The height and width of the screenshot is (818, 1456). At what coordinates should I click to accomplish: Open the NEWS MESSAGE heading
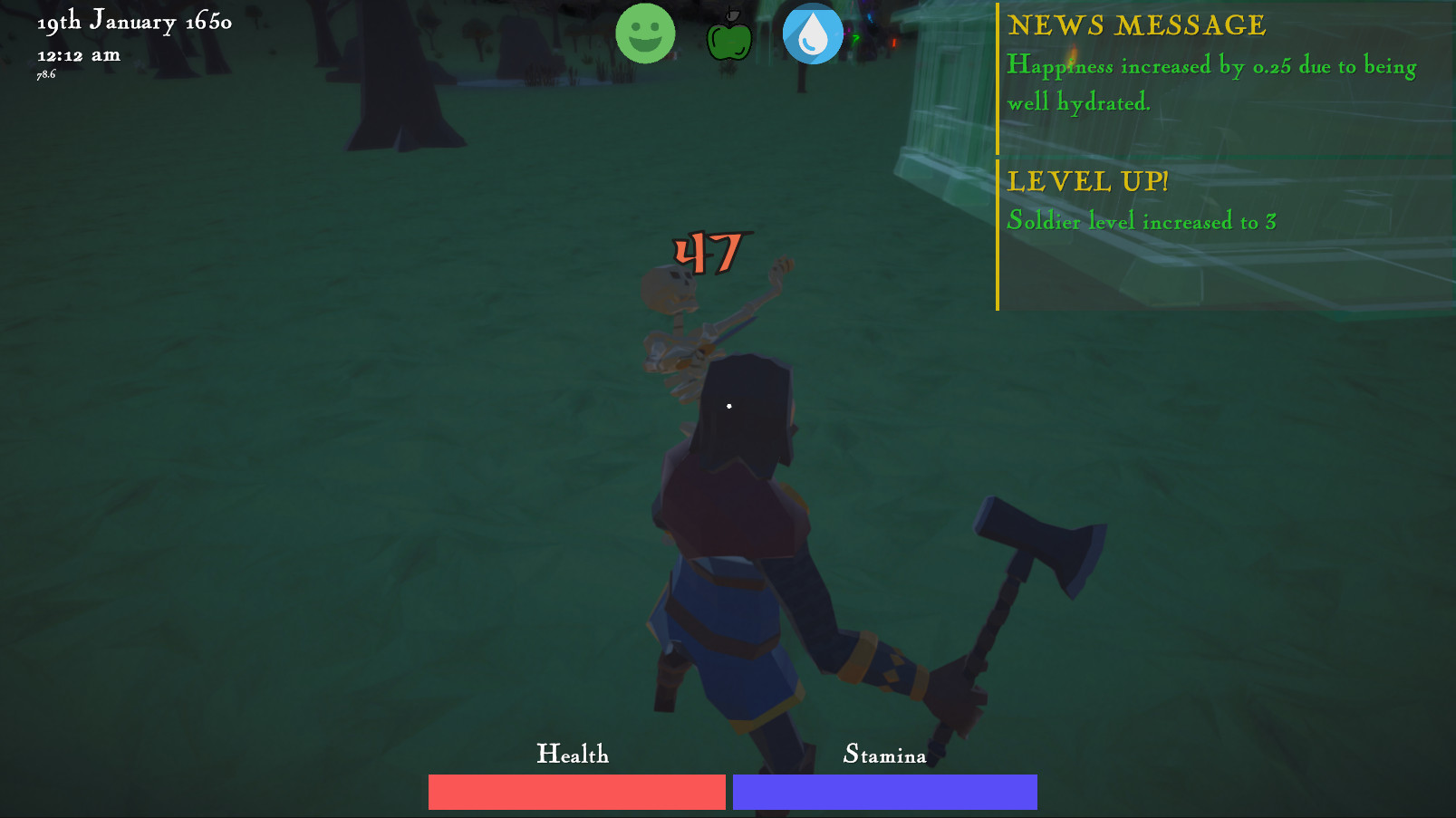coord(1137,26)
